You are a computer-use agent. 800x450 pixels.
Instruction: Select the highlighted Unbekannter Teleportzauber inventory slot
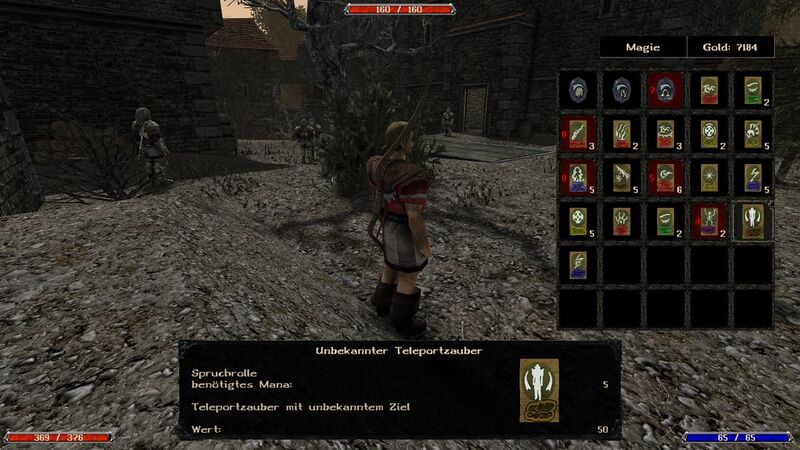752,220
